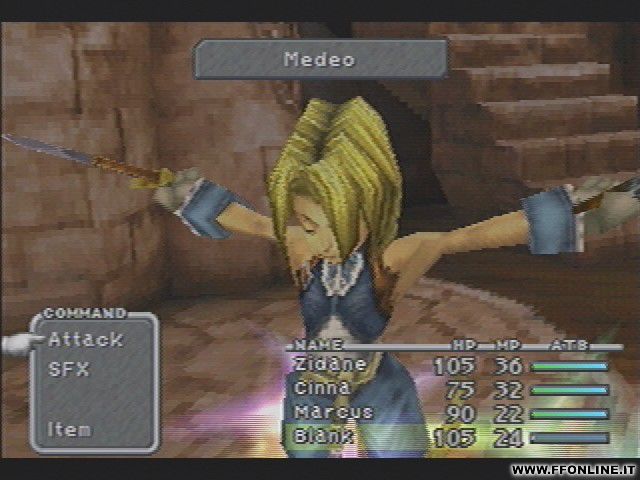Select the Attack command
The height and width of the screenshot is (480, 640).
[85, 340]
